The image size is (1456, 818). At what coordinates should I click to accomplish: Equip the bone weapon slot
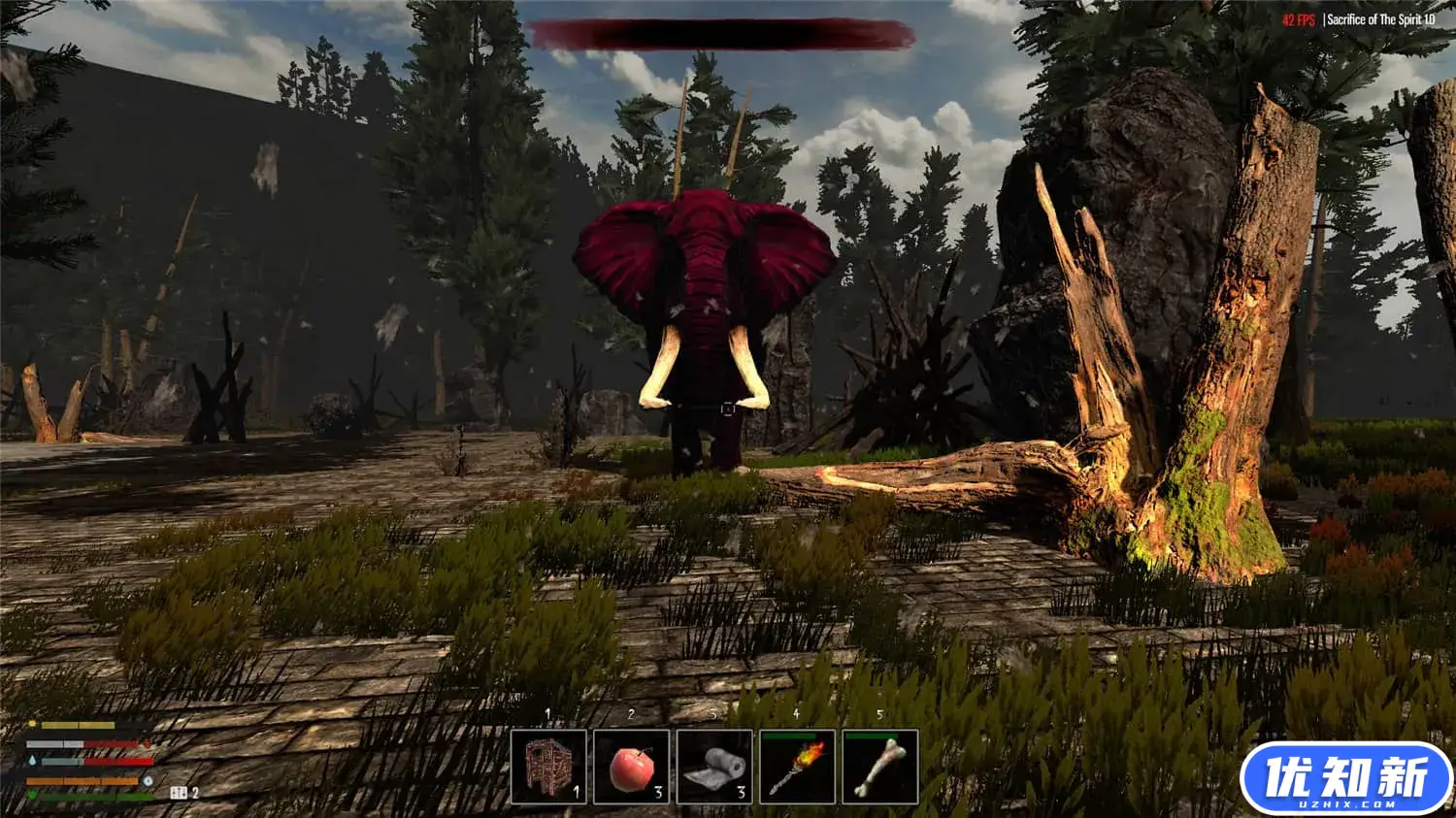click(x=879, y=767)
